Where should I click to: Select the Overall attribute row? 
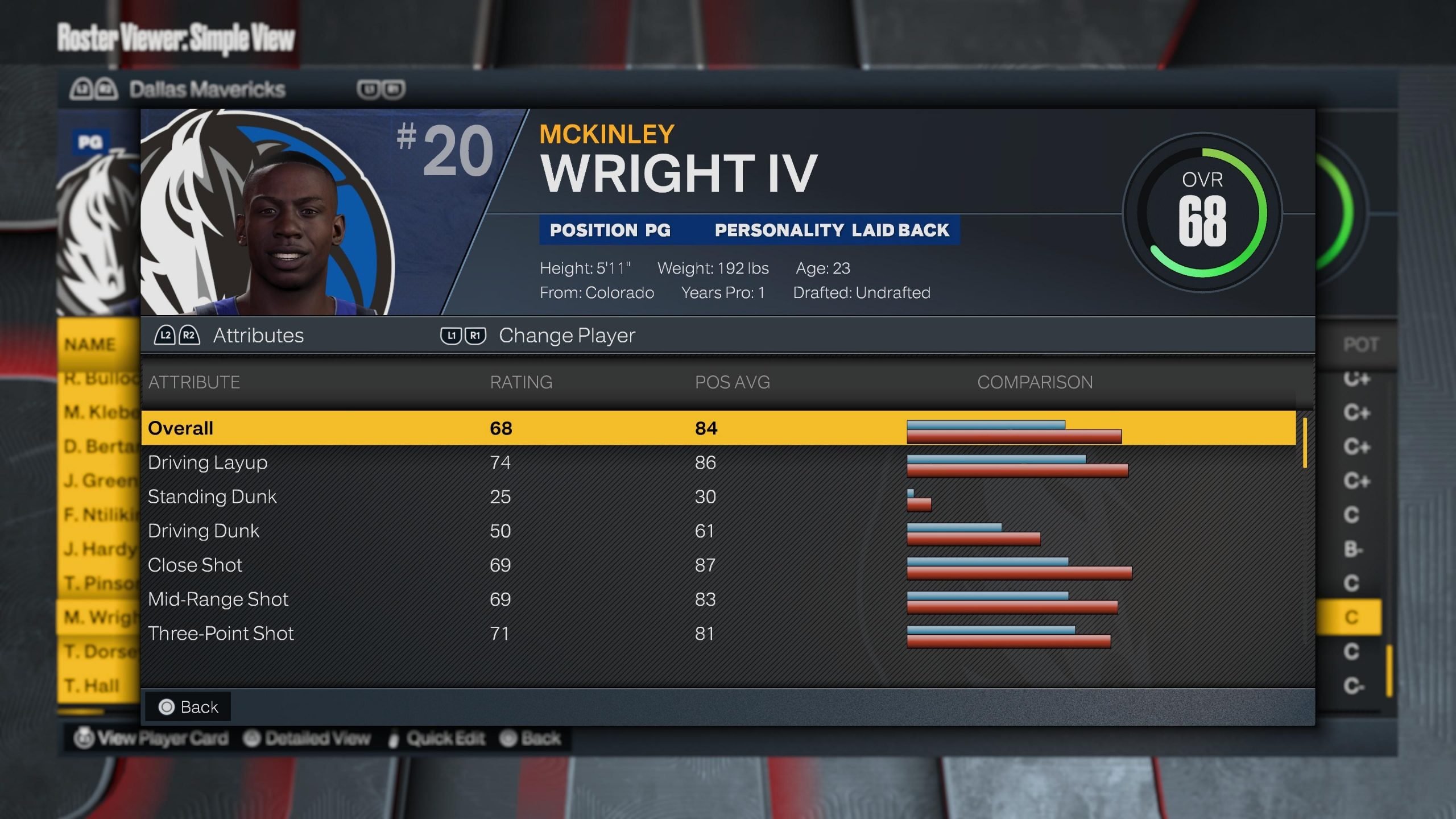[718, 428]
